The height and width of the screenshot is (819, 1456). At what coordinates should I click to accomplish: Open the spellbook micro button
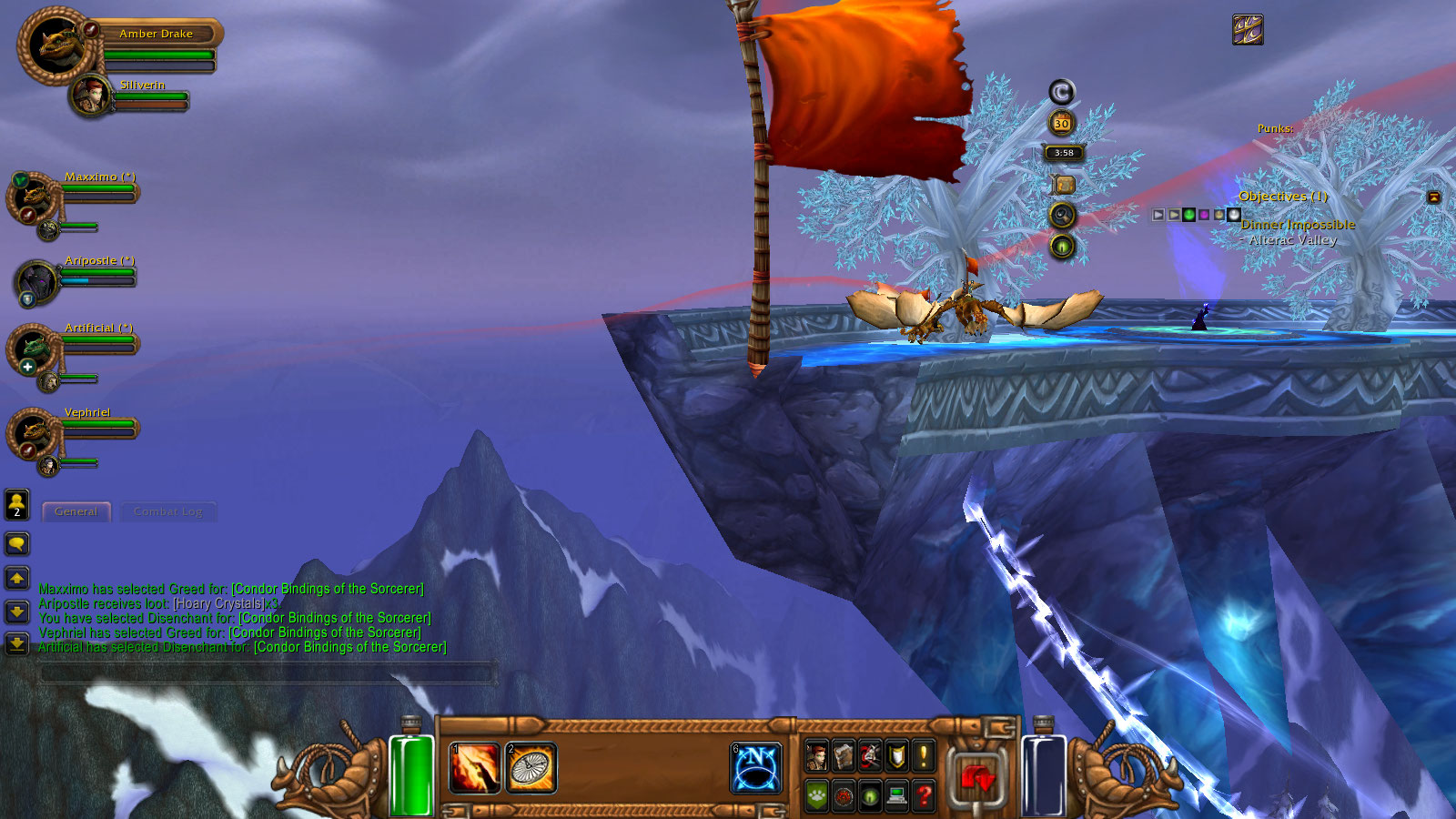point(844,755)
